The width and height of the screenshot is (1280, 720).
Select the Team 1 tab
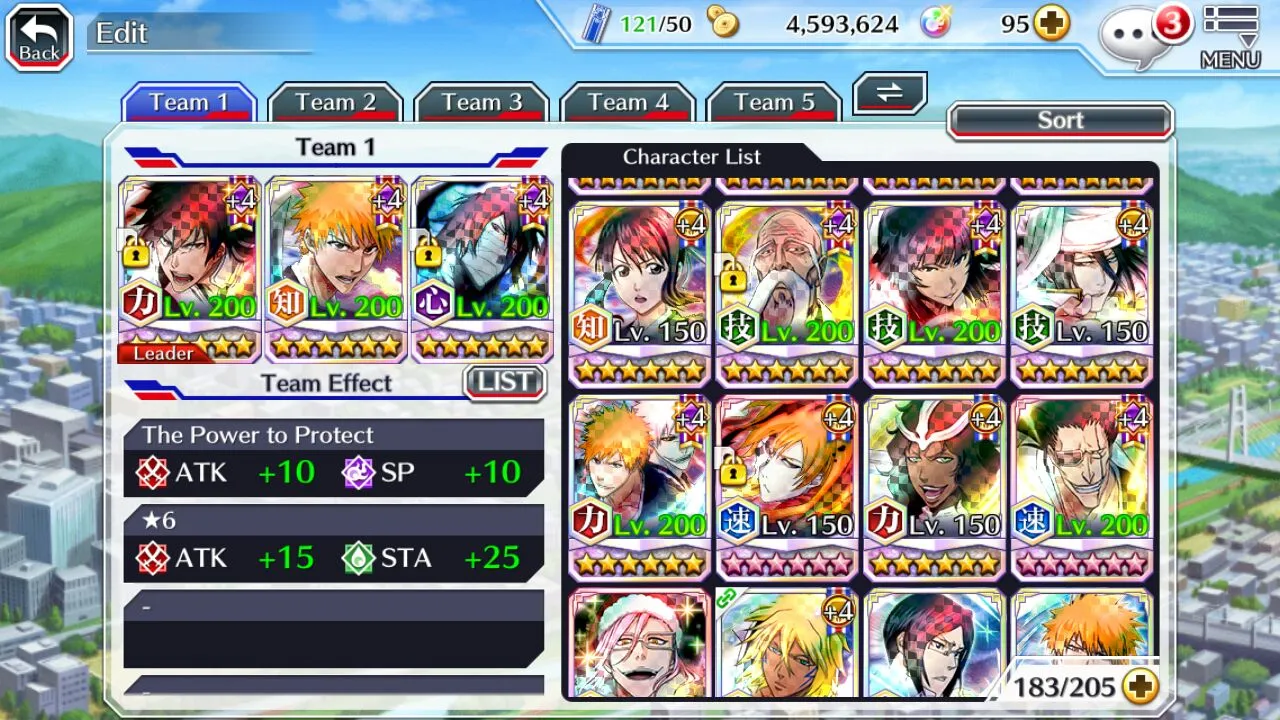coord(189,103)
